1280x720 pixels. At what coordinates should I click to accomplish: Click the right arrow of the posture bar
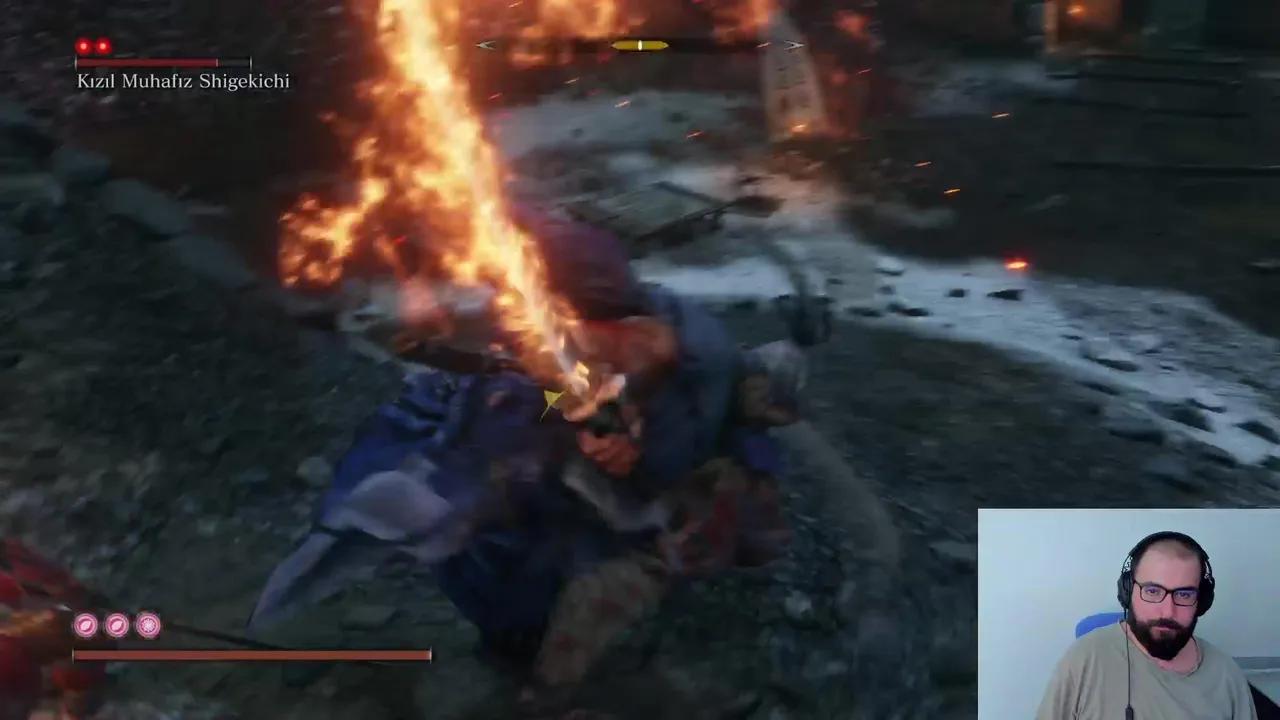[x=793, y=45]
